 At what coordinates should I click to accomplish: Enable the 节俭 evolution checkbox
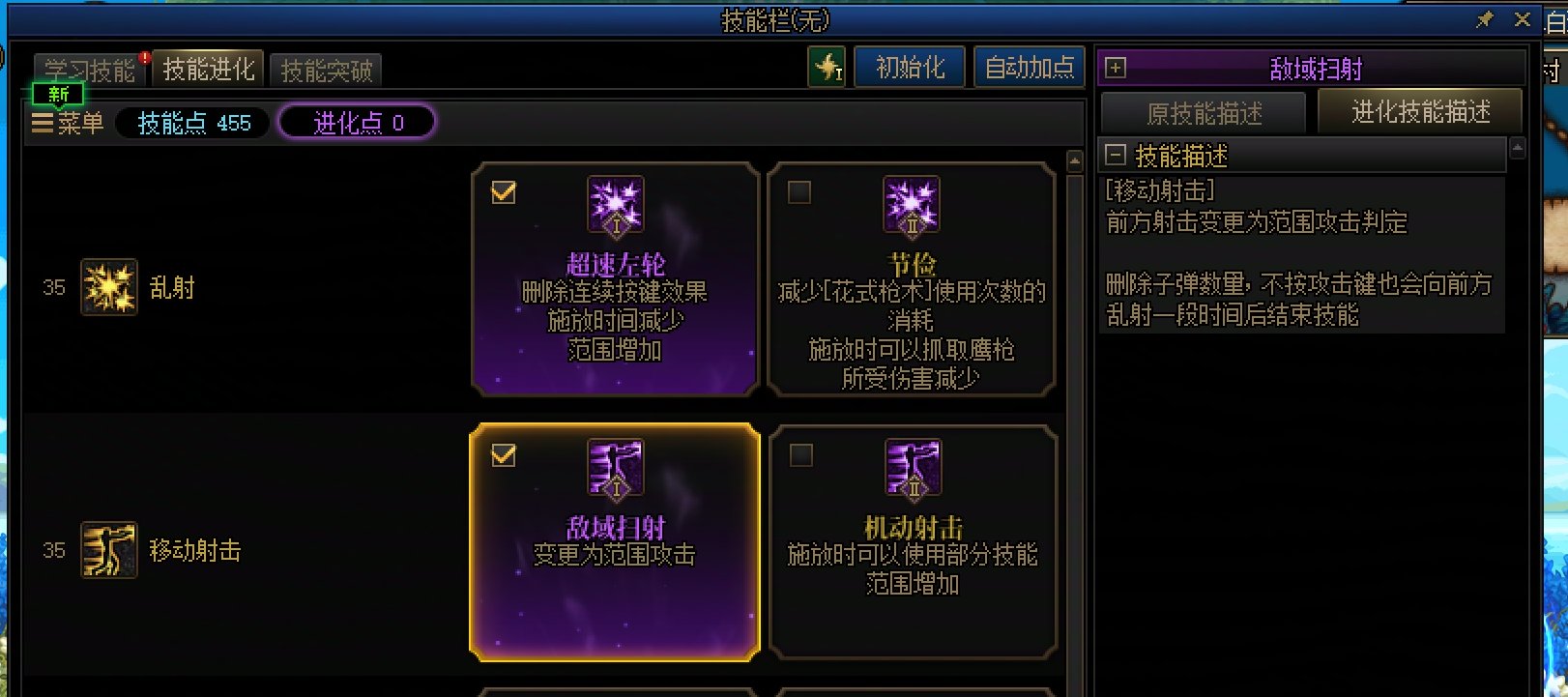point(799,192)
